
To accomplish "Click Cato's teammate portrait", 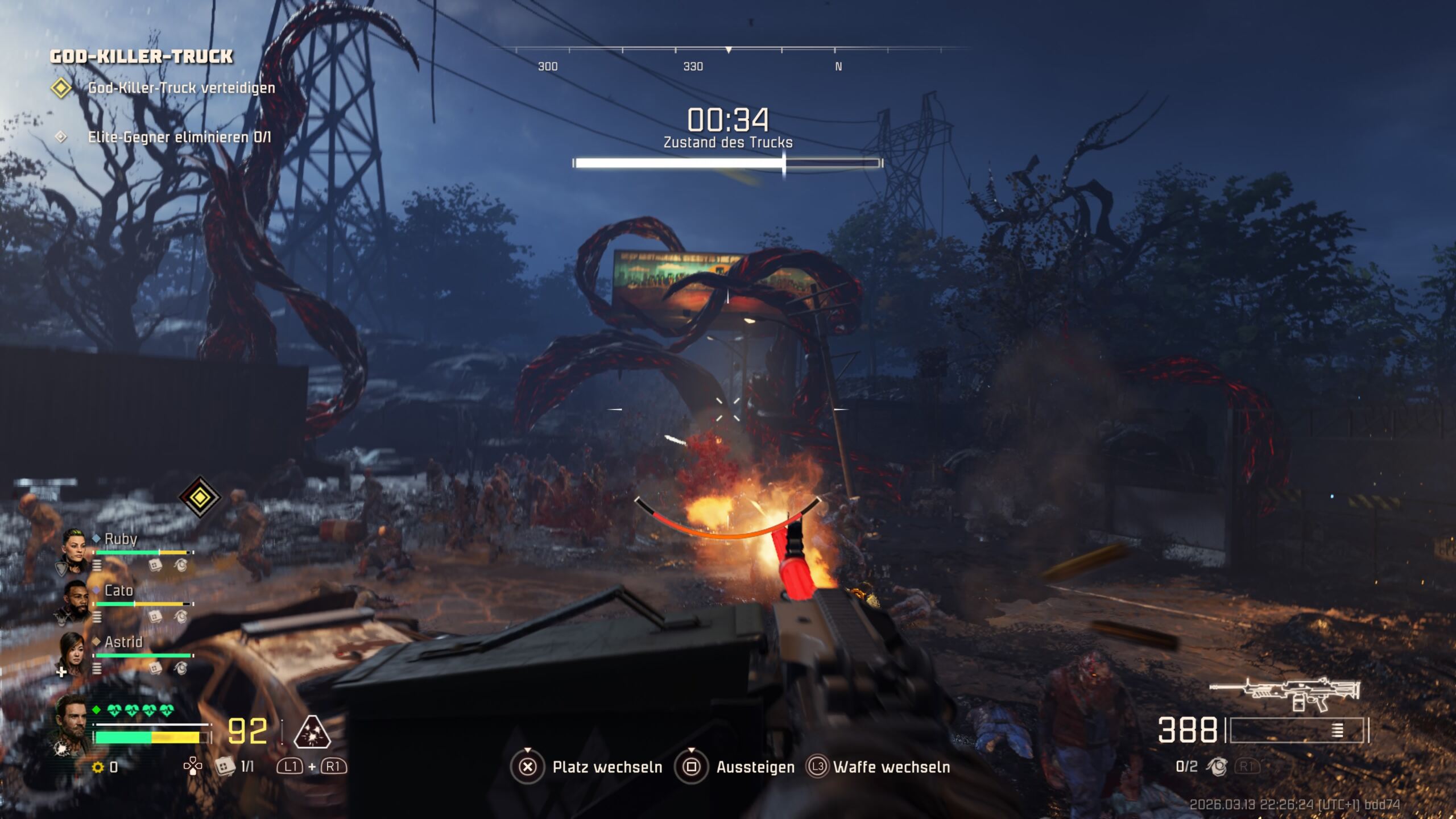I will pos(75,601).
